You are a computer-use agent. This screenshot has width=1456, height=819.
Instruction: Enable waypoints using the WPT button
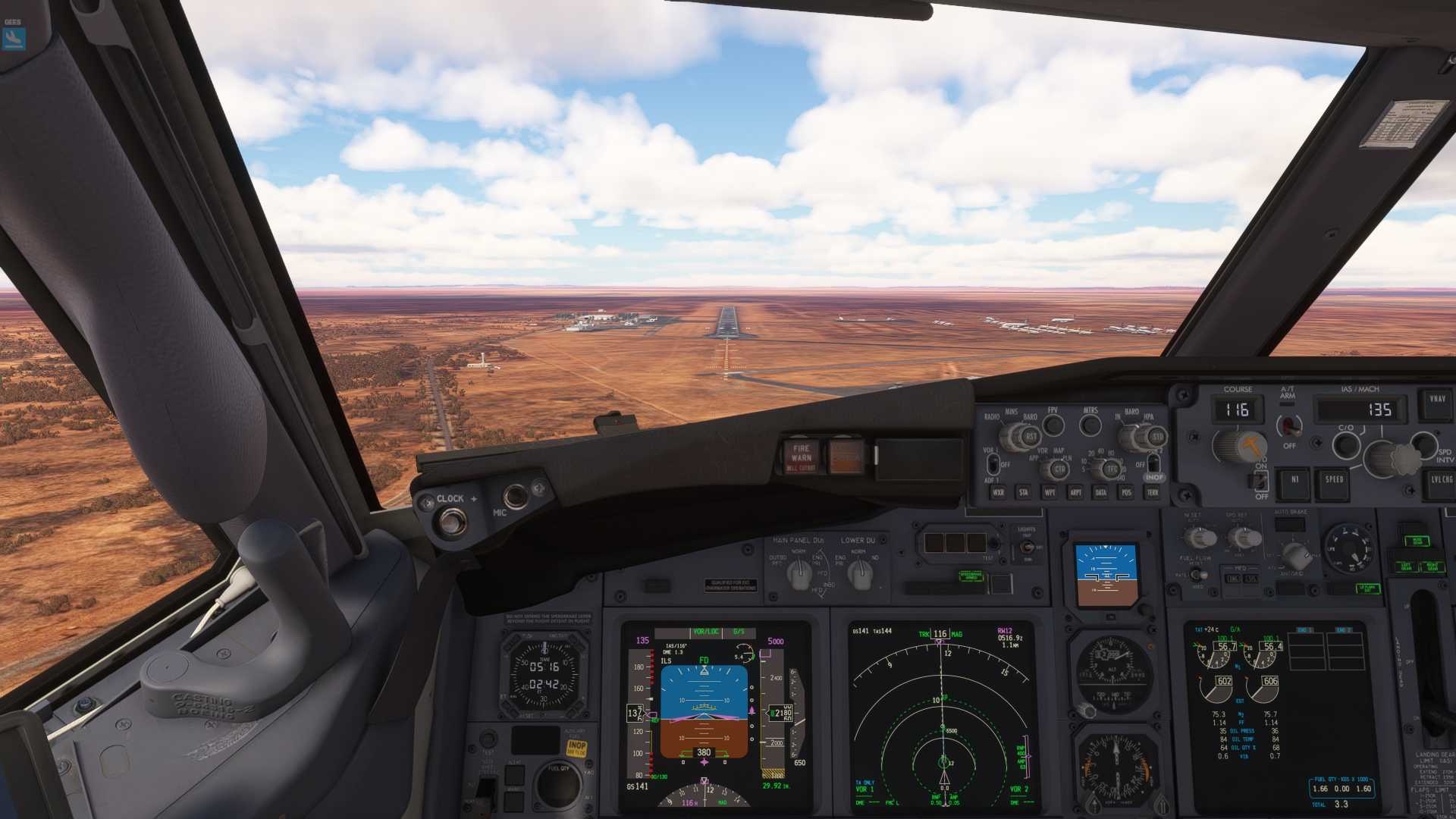click(1050, 492)
